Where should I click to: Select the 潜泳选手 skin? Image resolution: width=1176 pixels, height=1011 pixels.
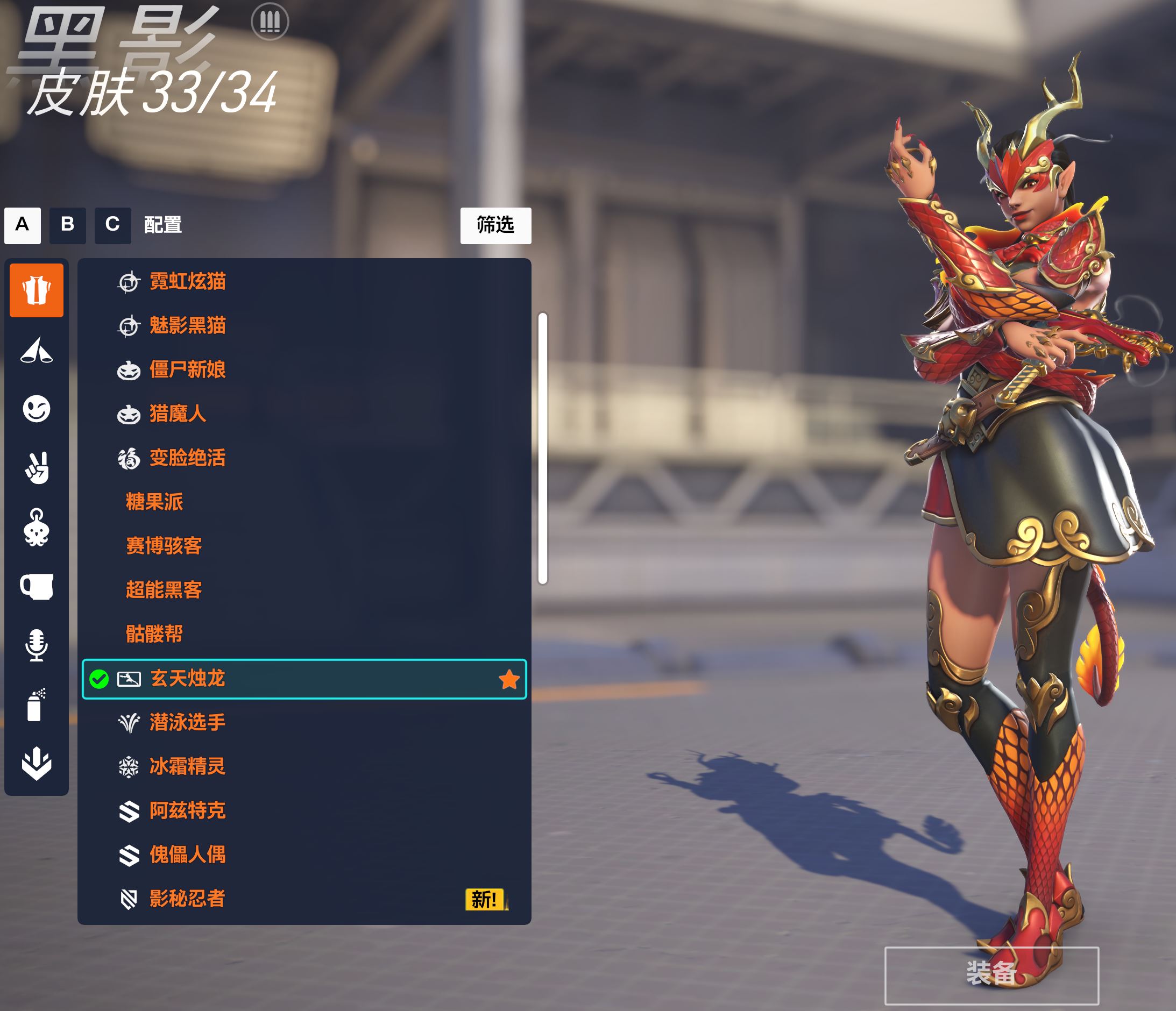187,722
